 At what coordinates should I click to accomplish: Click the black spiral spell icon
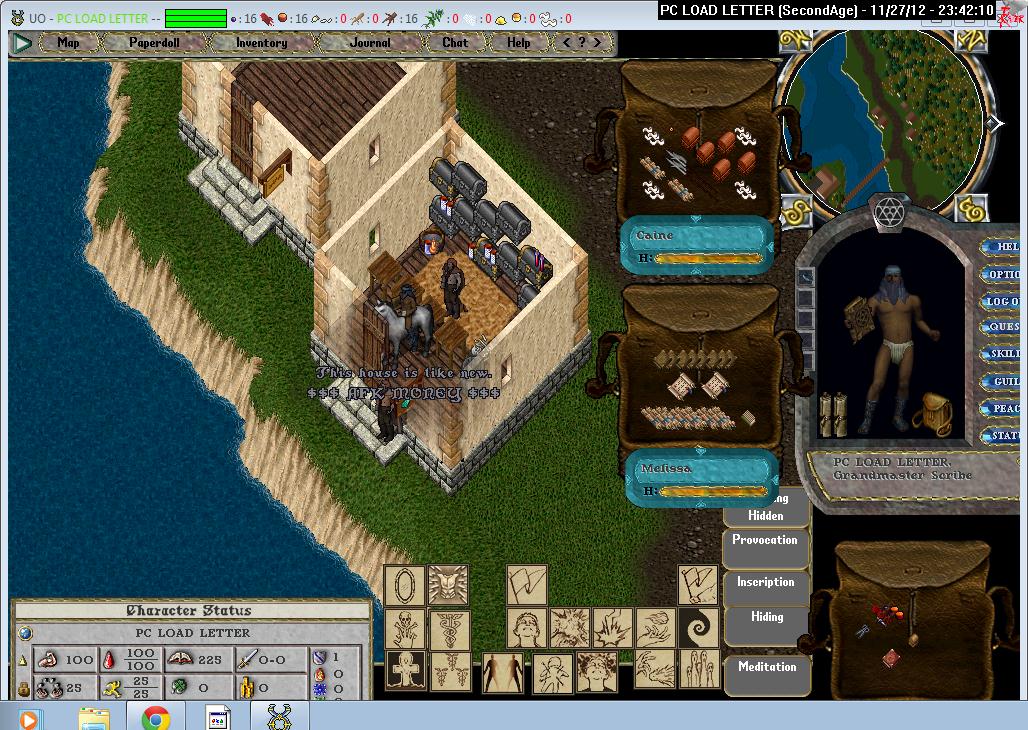point(698,629)
